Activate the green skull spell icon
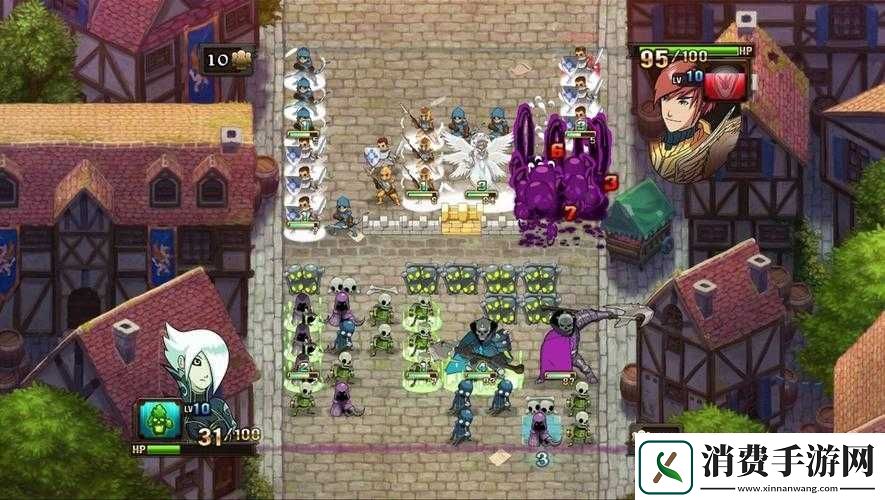Screen dimensions: 885x500 tap(157, 419)
